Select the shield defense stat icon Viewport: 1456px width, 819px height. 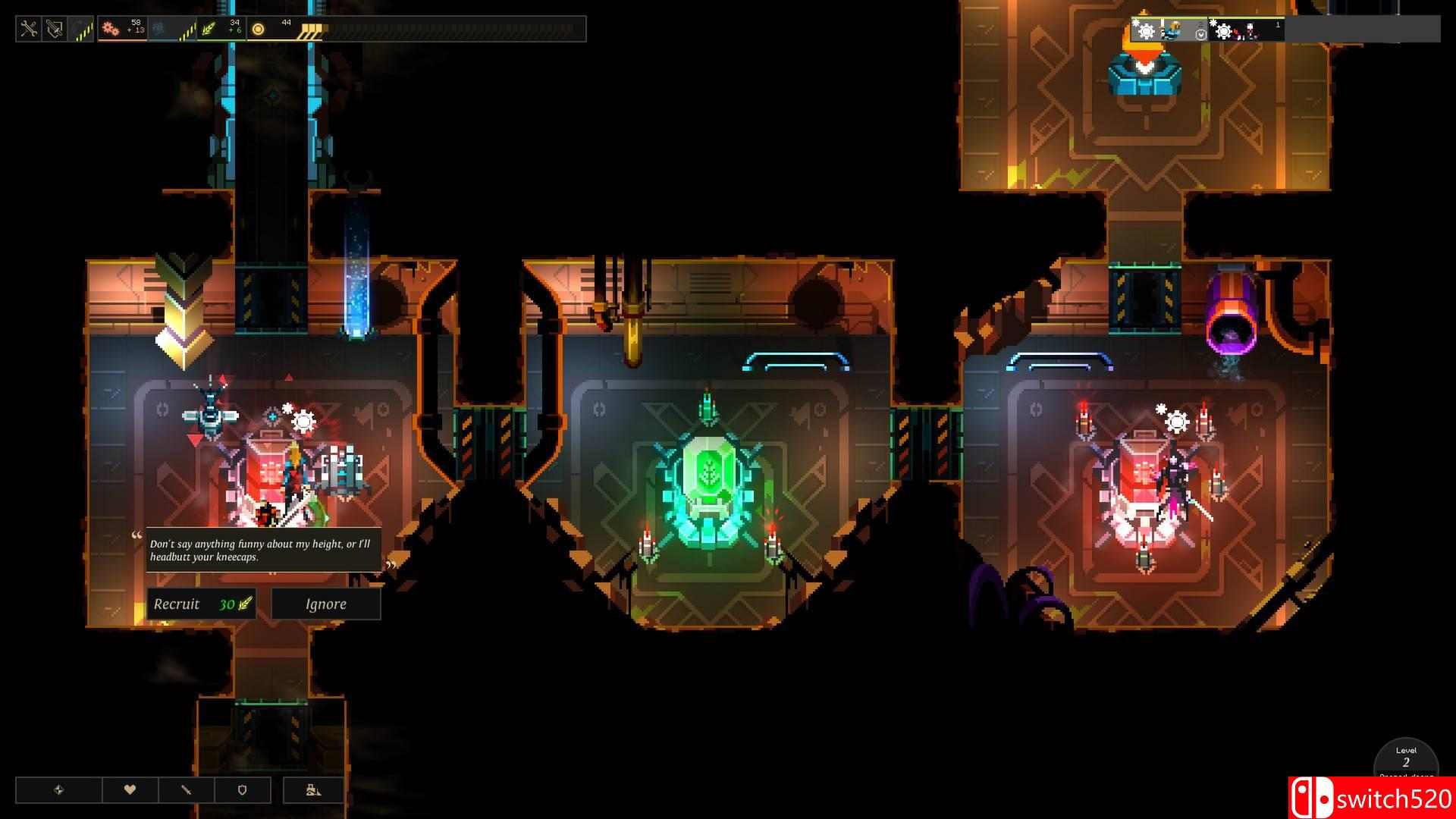coord(243,789)
